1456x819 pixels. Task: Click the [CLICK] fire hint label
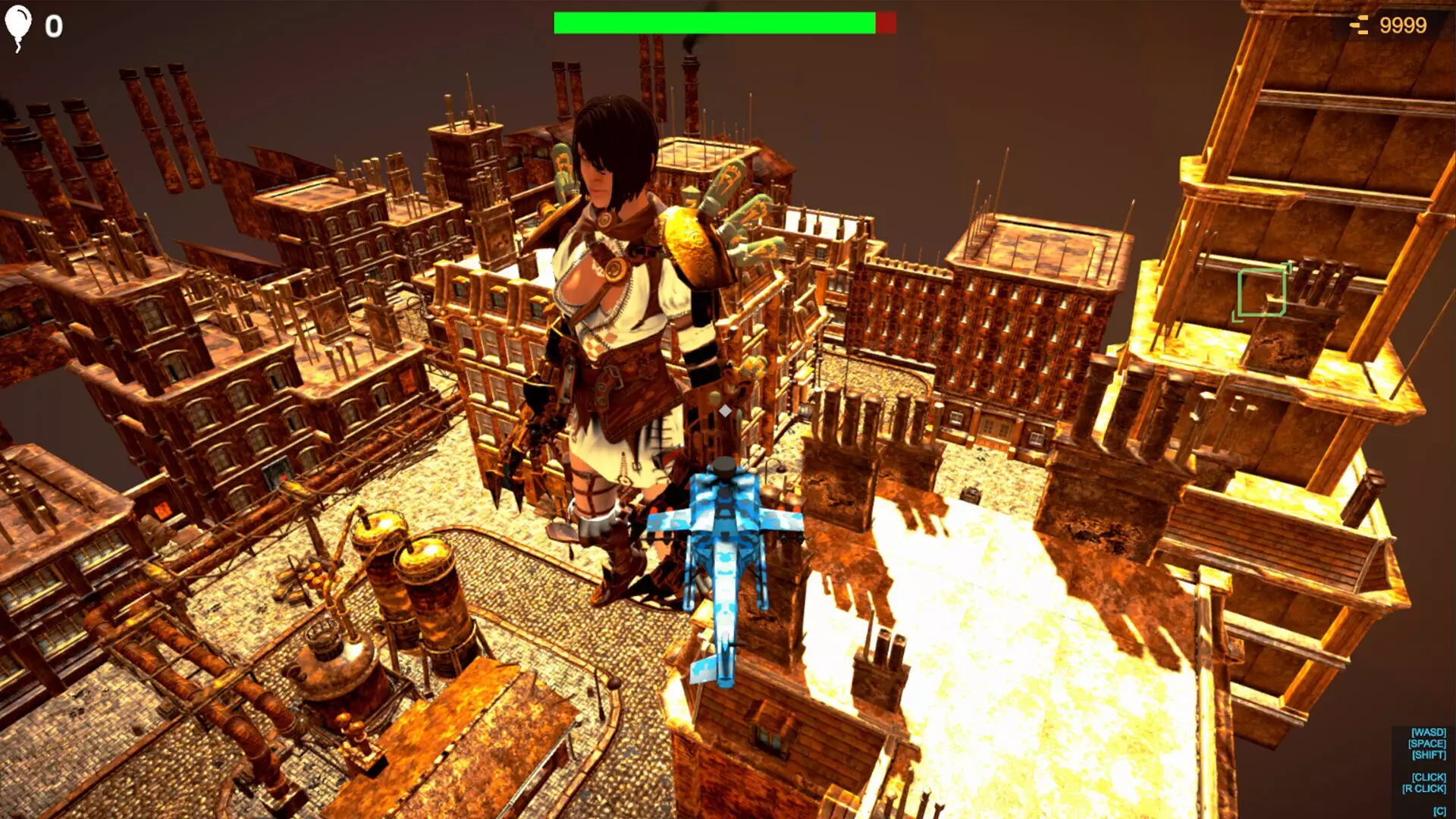click(x=1429, y=777)
